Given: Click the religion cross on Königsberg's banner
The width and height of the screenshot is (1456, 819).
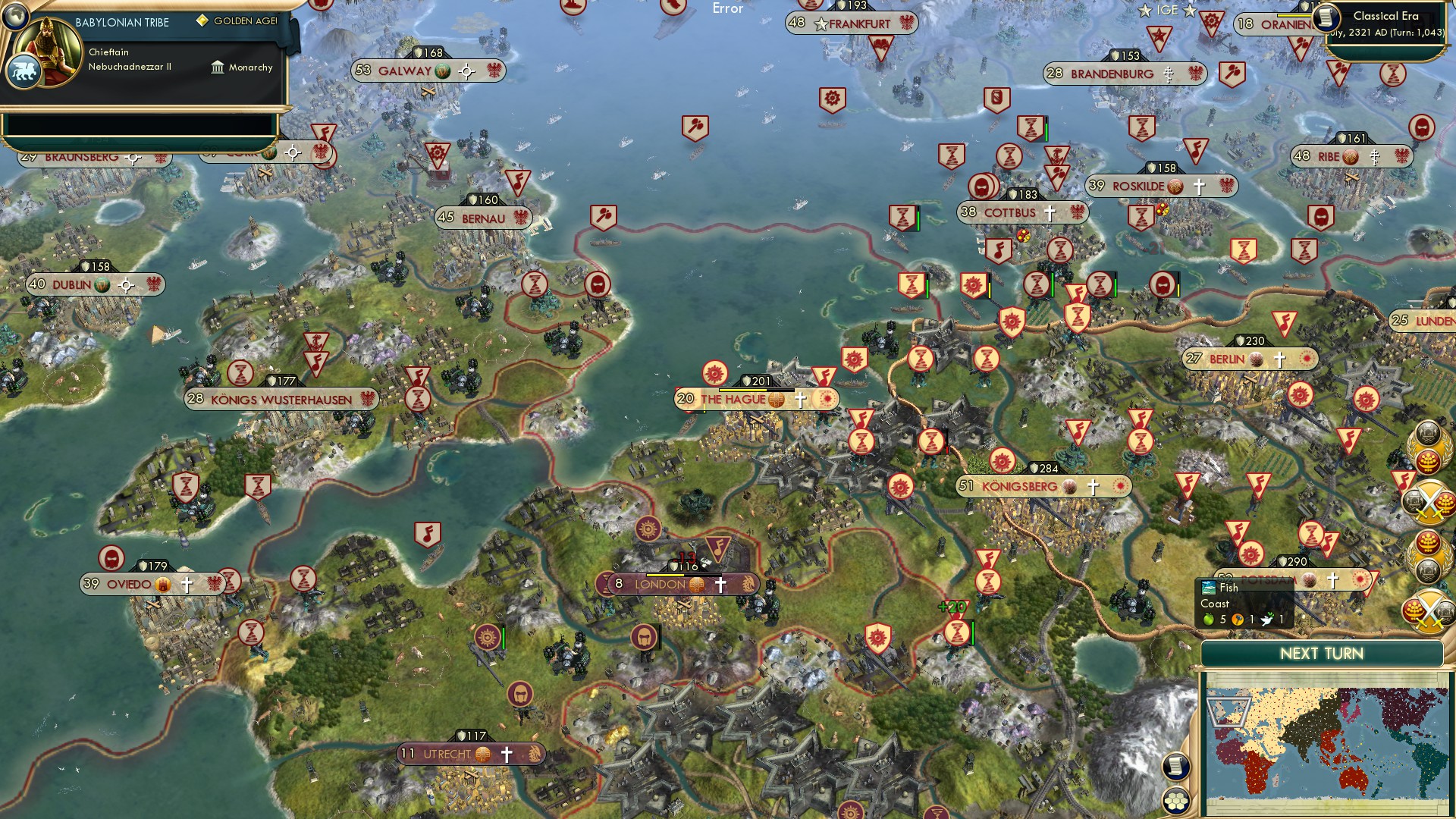Looking at the screenshot, I should tap(1092, 486).
